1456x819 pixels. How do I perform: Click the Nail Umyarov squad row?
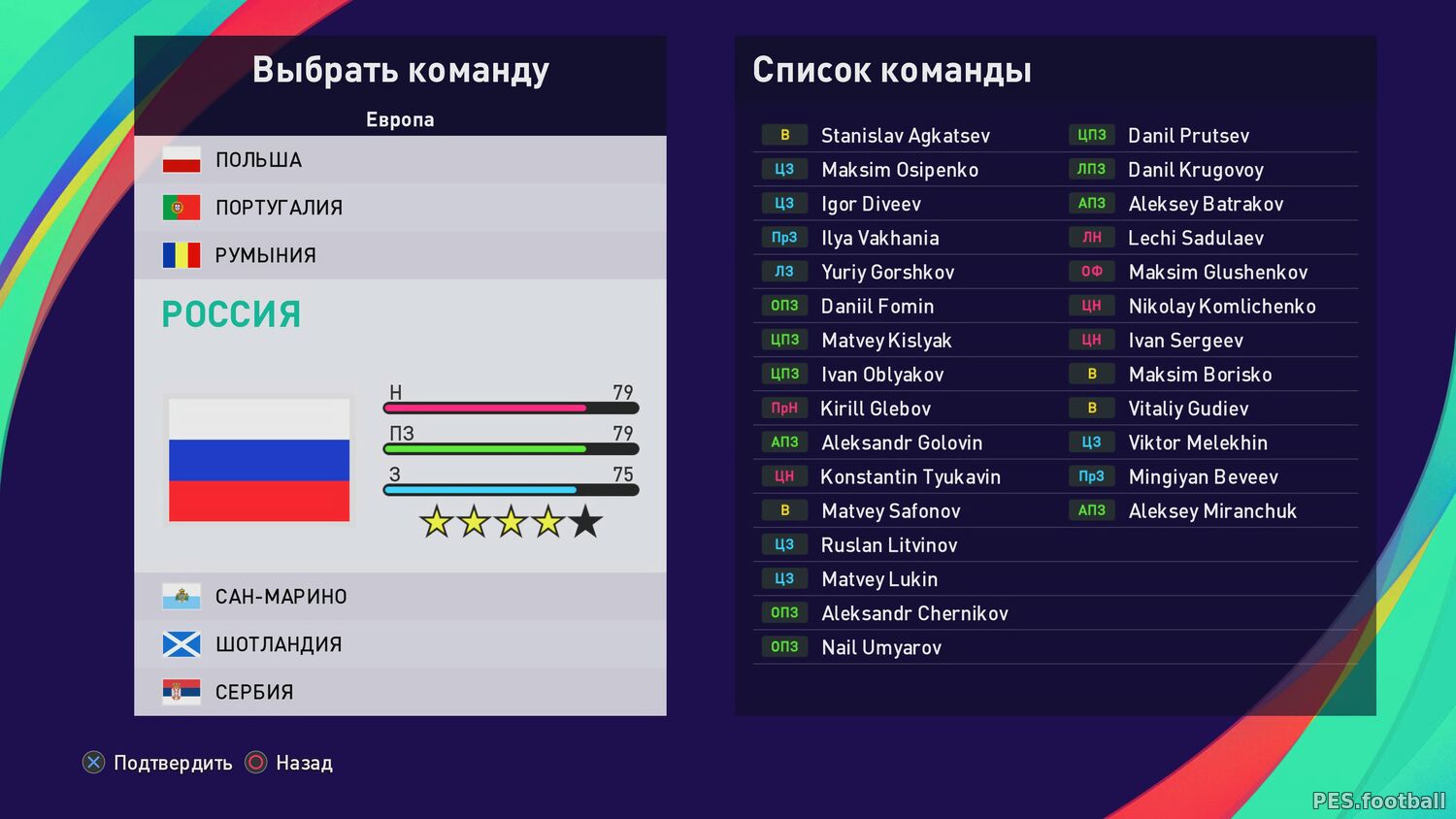(x=880, y=647)
